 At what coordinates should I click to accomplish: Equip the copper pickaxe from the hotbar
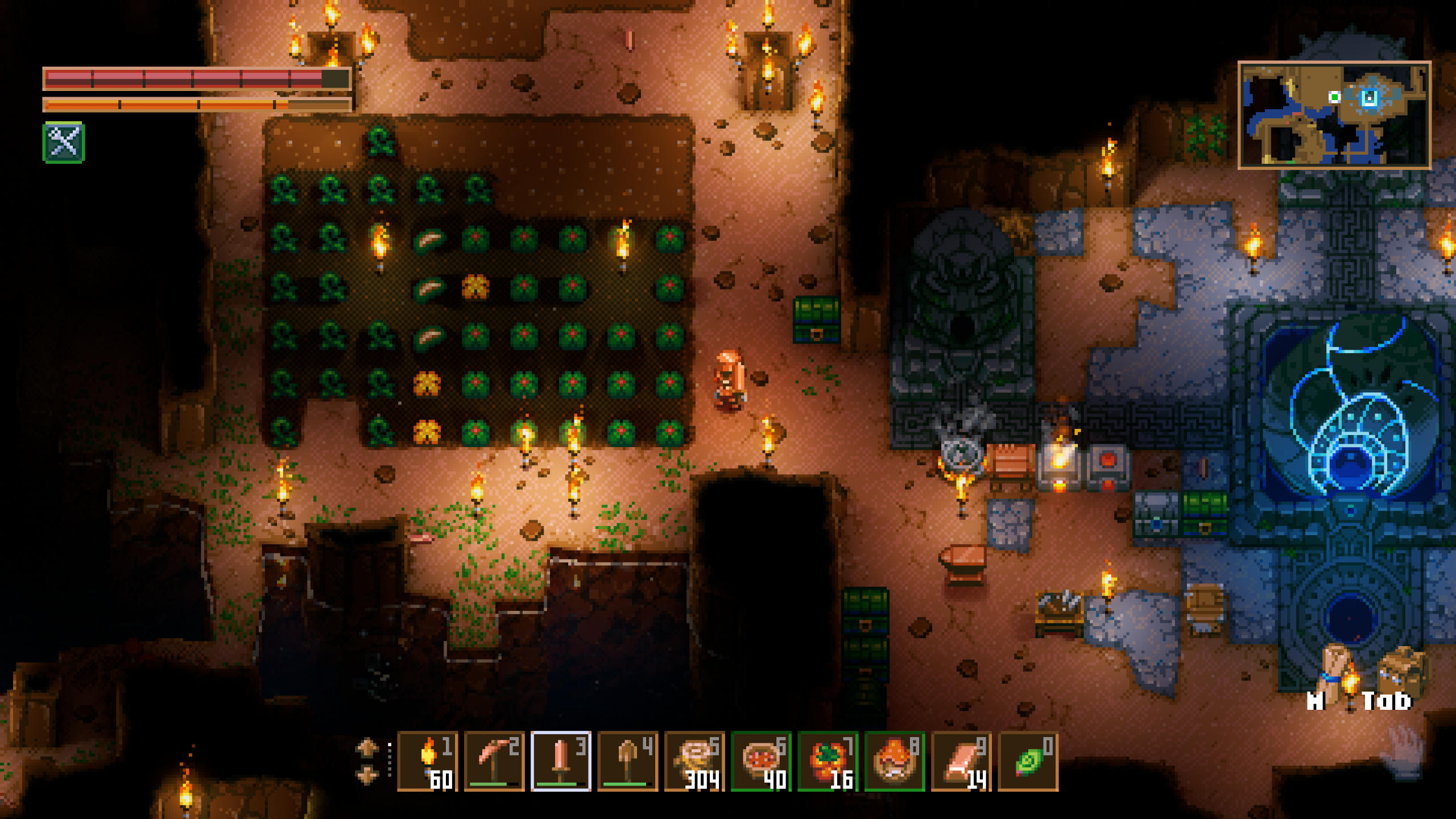click(x=494, y=761)
